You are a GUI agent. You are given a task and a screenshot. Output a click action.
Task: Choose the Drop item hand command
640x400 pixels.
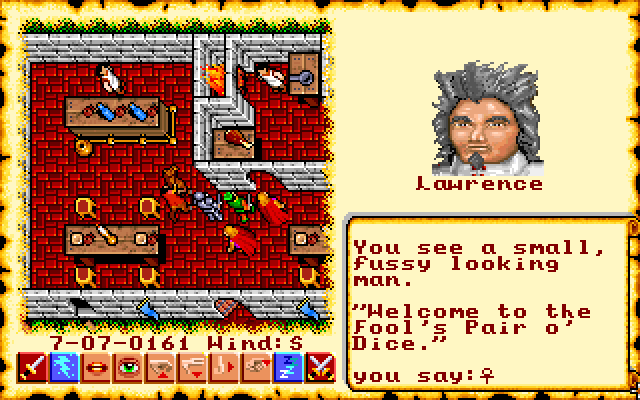click(193, 368)
